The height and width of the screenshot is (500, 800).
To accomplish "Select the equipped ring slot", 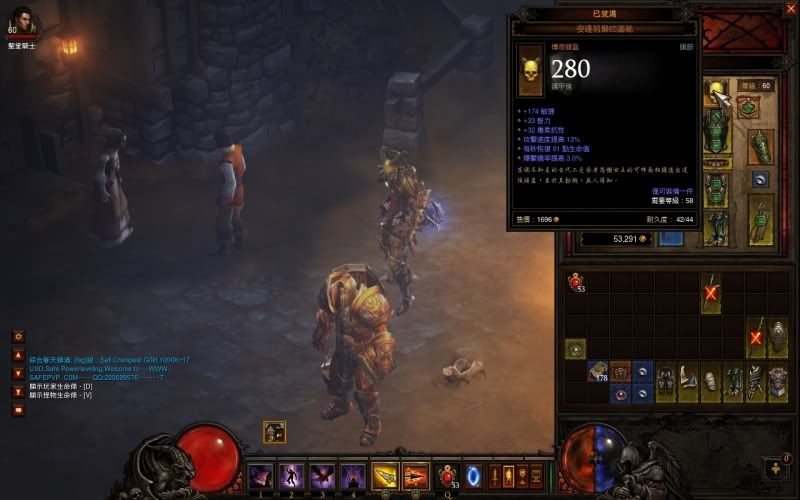I will coord(762,180).
